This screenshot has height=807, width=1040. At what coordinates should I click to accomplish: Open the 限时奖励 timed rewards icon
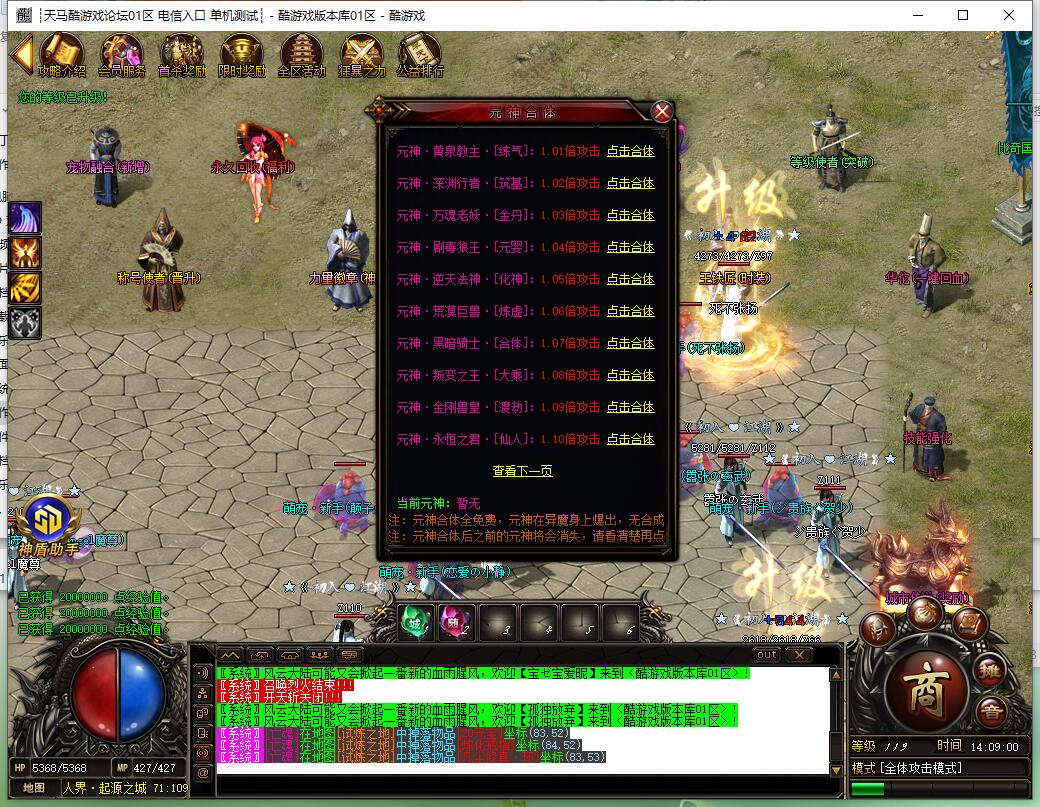pyautogui.click(x=242, y=54)
